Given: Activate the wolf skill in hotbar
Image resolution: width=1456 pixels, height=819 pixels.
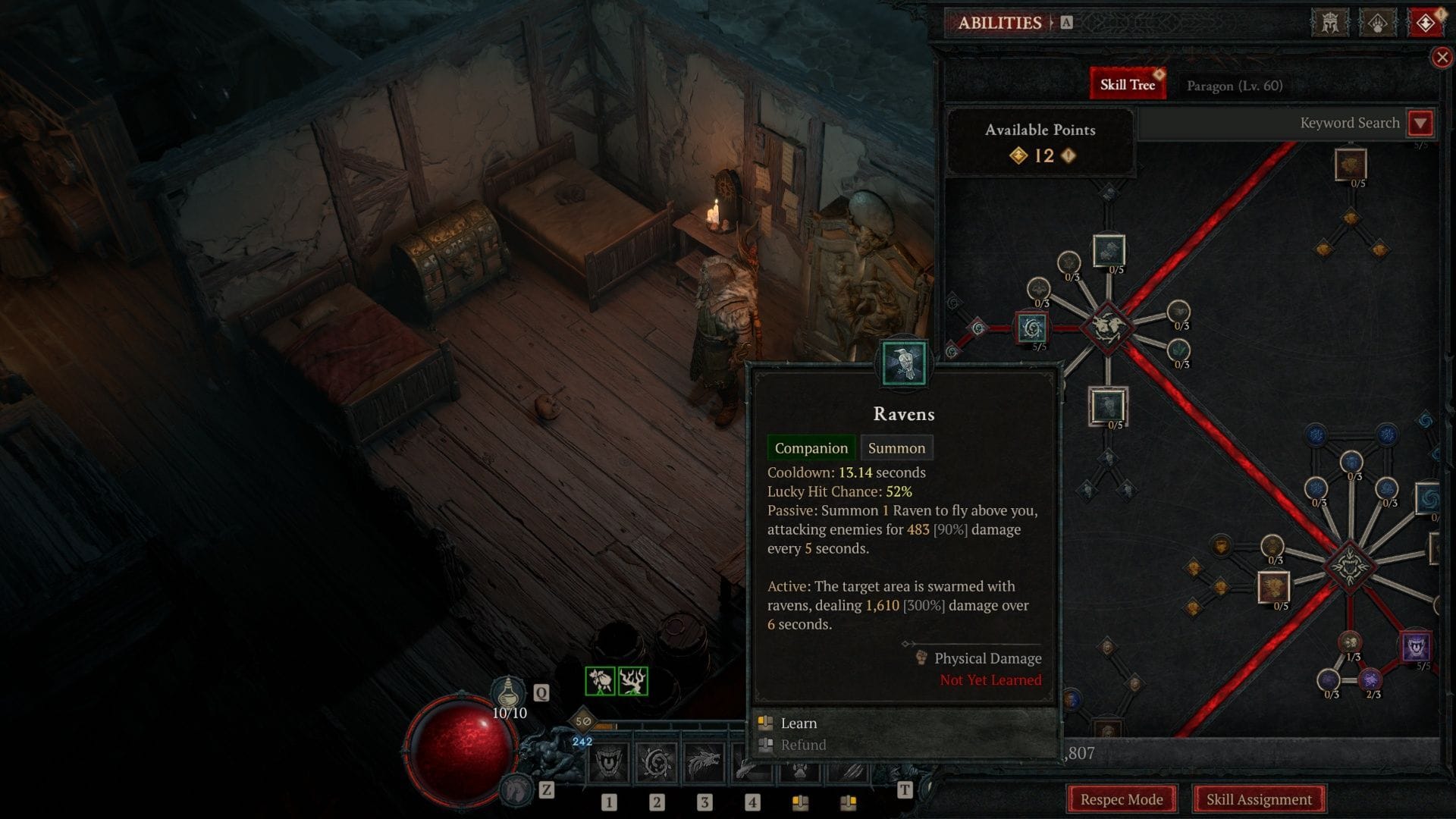Looking at the screenshot, I should pos(704,762).
